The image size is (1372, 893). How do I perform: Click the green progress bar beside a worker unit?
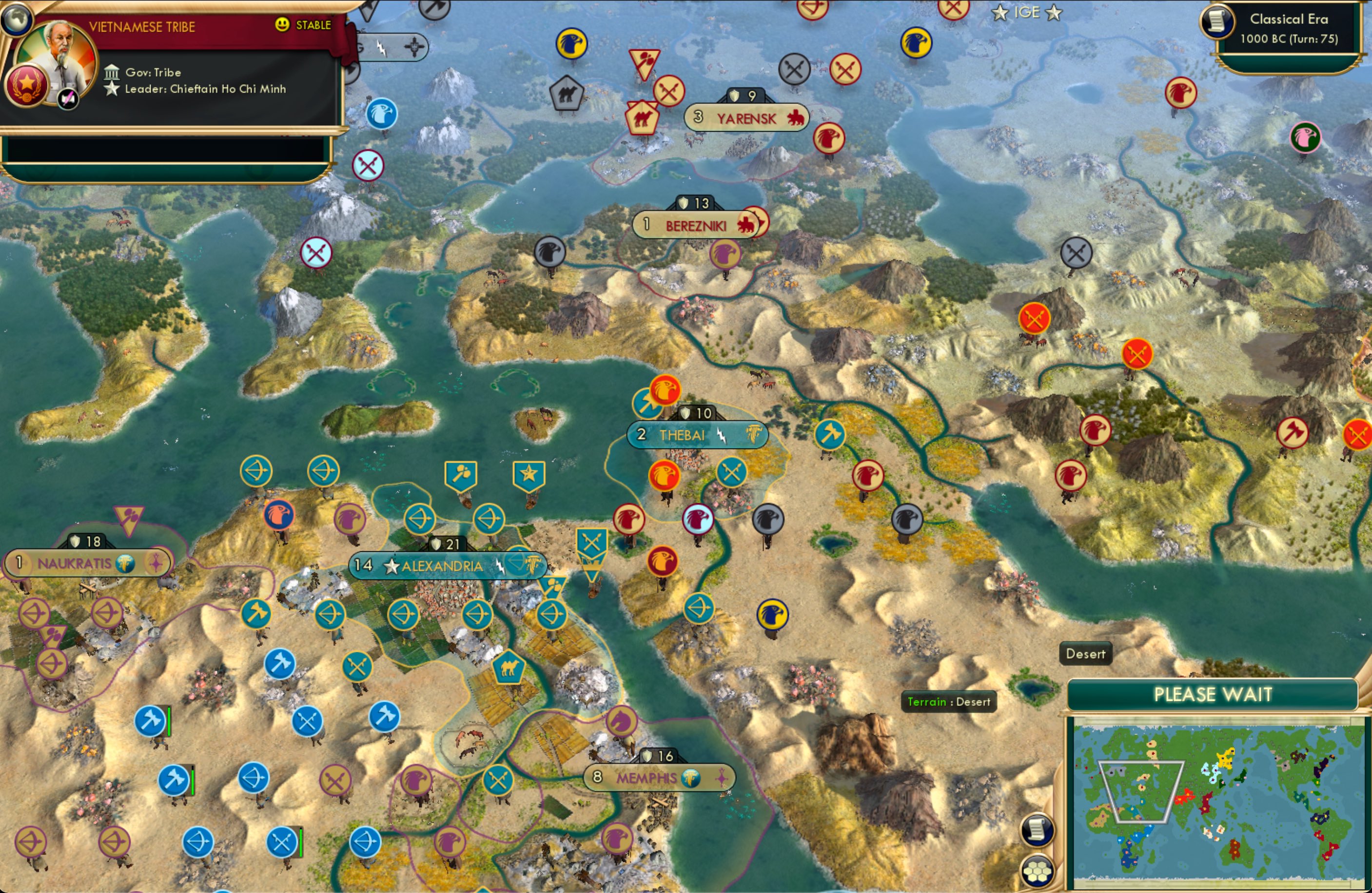click(170, 722)
